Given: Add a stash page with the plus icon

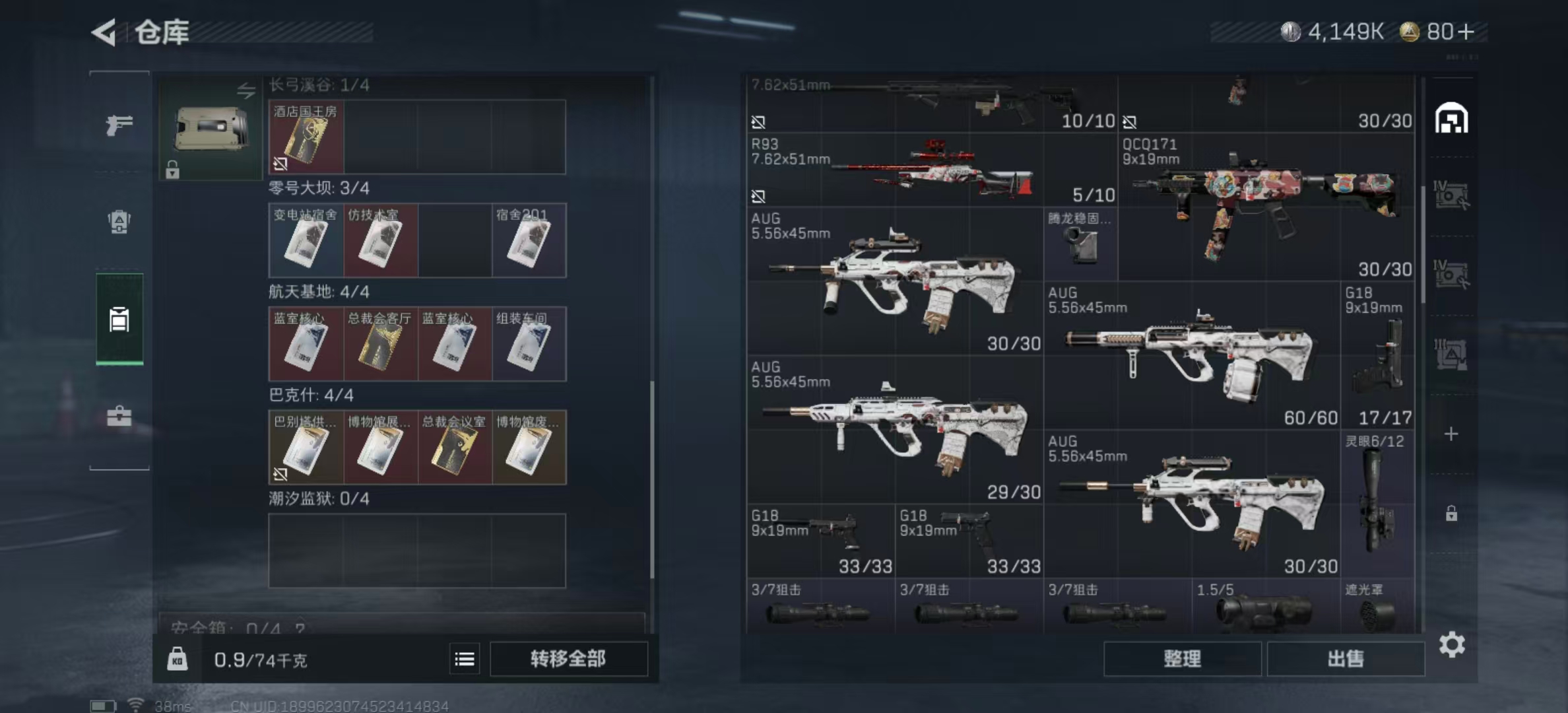Looking at the screenshot, I should 1451,434.
